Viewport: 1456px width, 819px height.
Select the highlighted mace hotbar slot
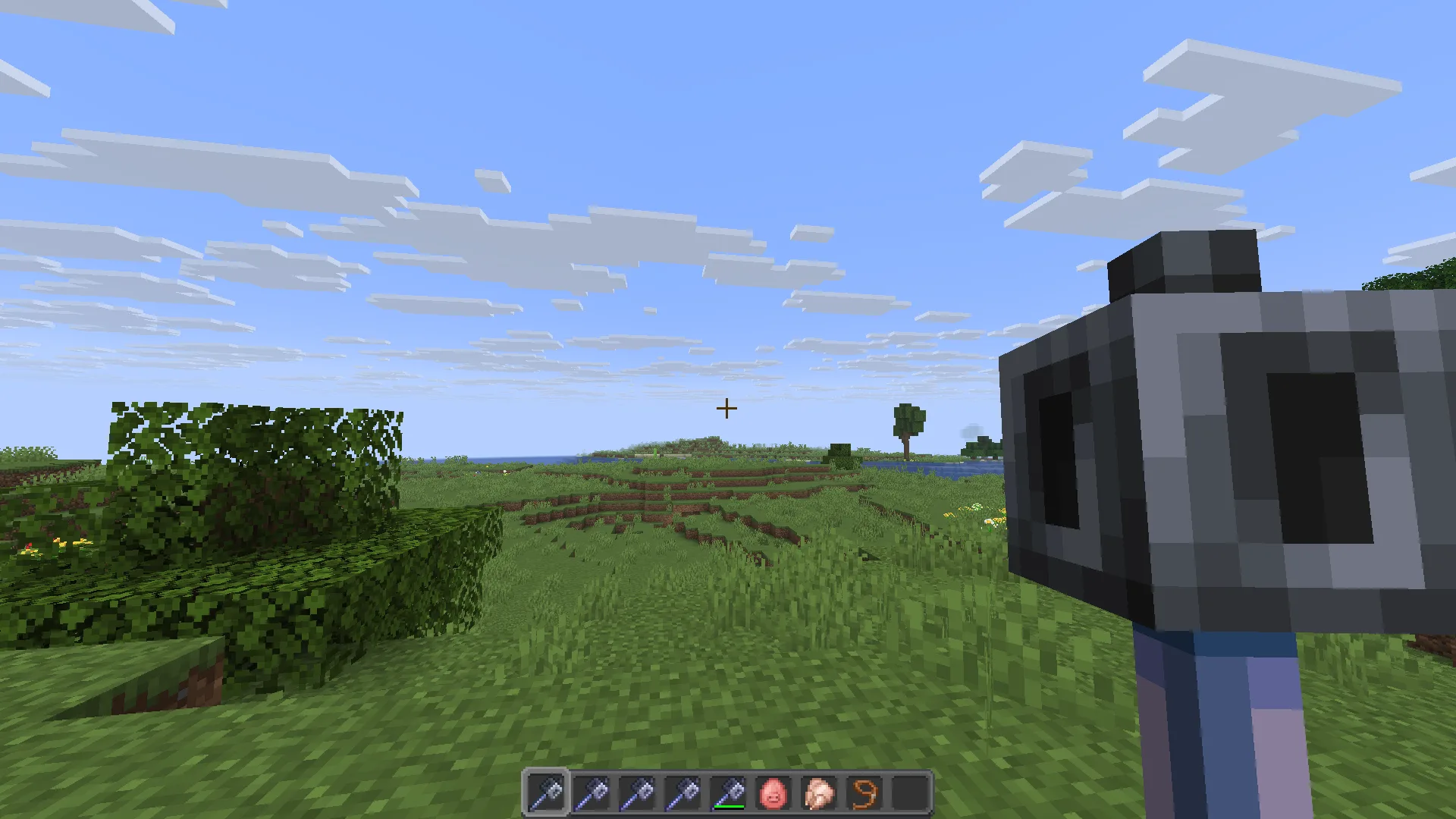click(x=546, y=793)
